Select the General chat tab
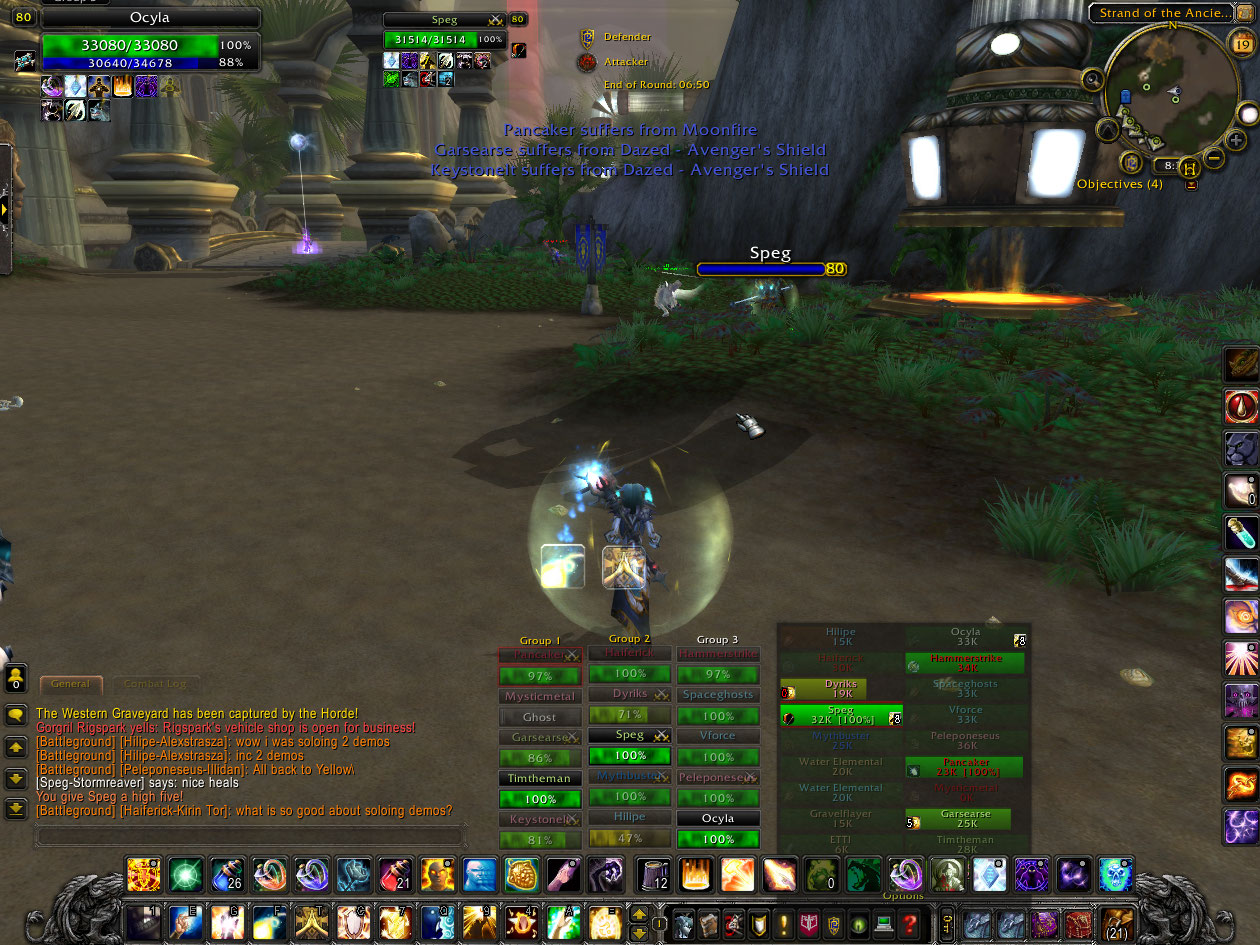This screenshot has width=1260, height=945. coord(71,684)
